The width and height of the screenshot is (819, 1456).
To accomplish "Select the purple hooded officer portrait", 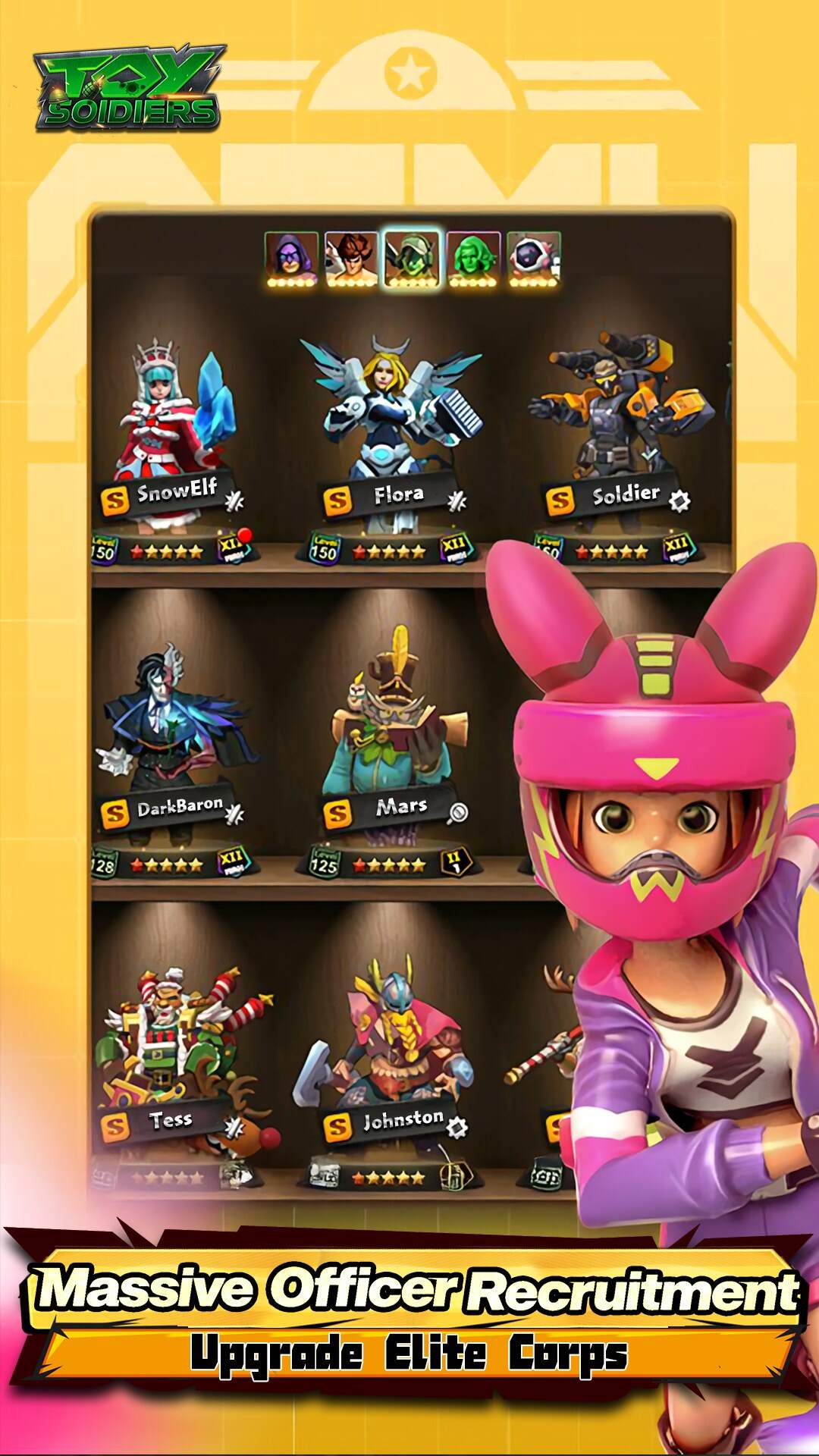I will coord(291,258).
